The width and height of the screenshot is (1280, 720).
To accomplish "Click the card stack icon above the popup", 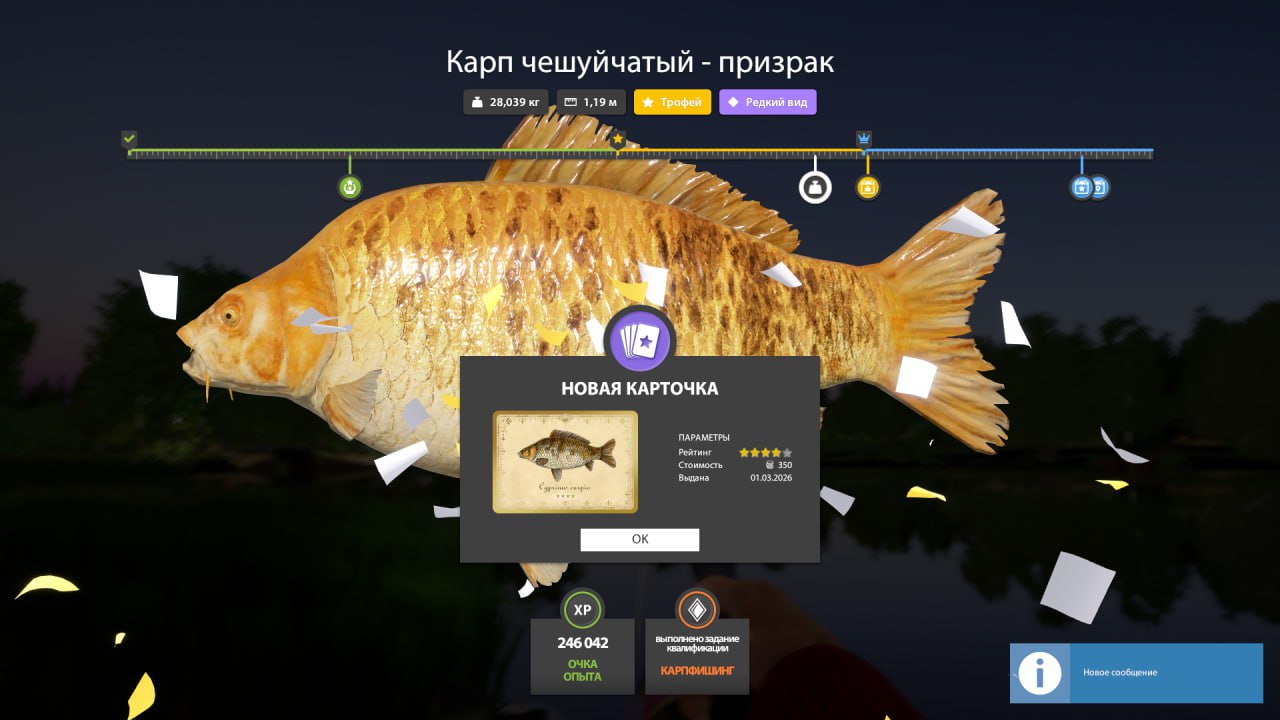I will (x=641, y=341).
